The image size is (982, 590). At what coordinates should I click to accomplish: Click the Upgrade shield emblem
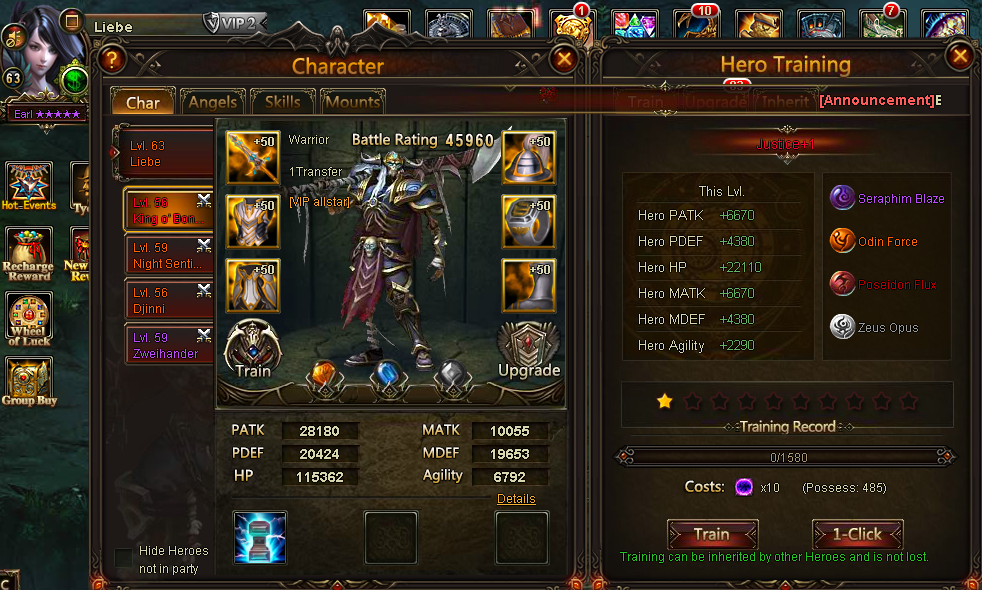point(528,349)
